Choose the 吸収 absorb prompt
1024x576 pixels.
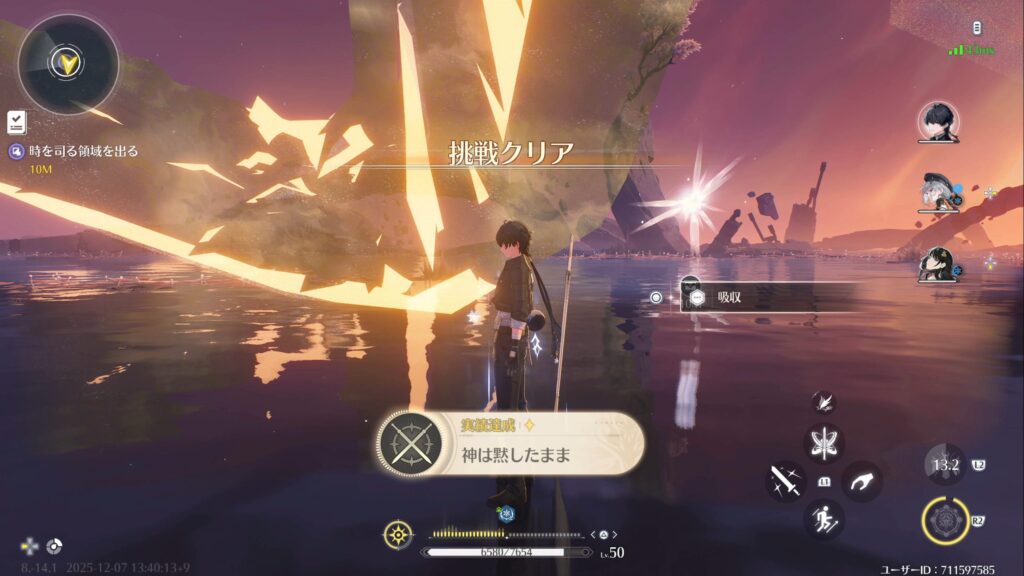click(727, 297)
